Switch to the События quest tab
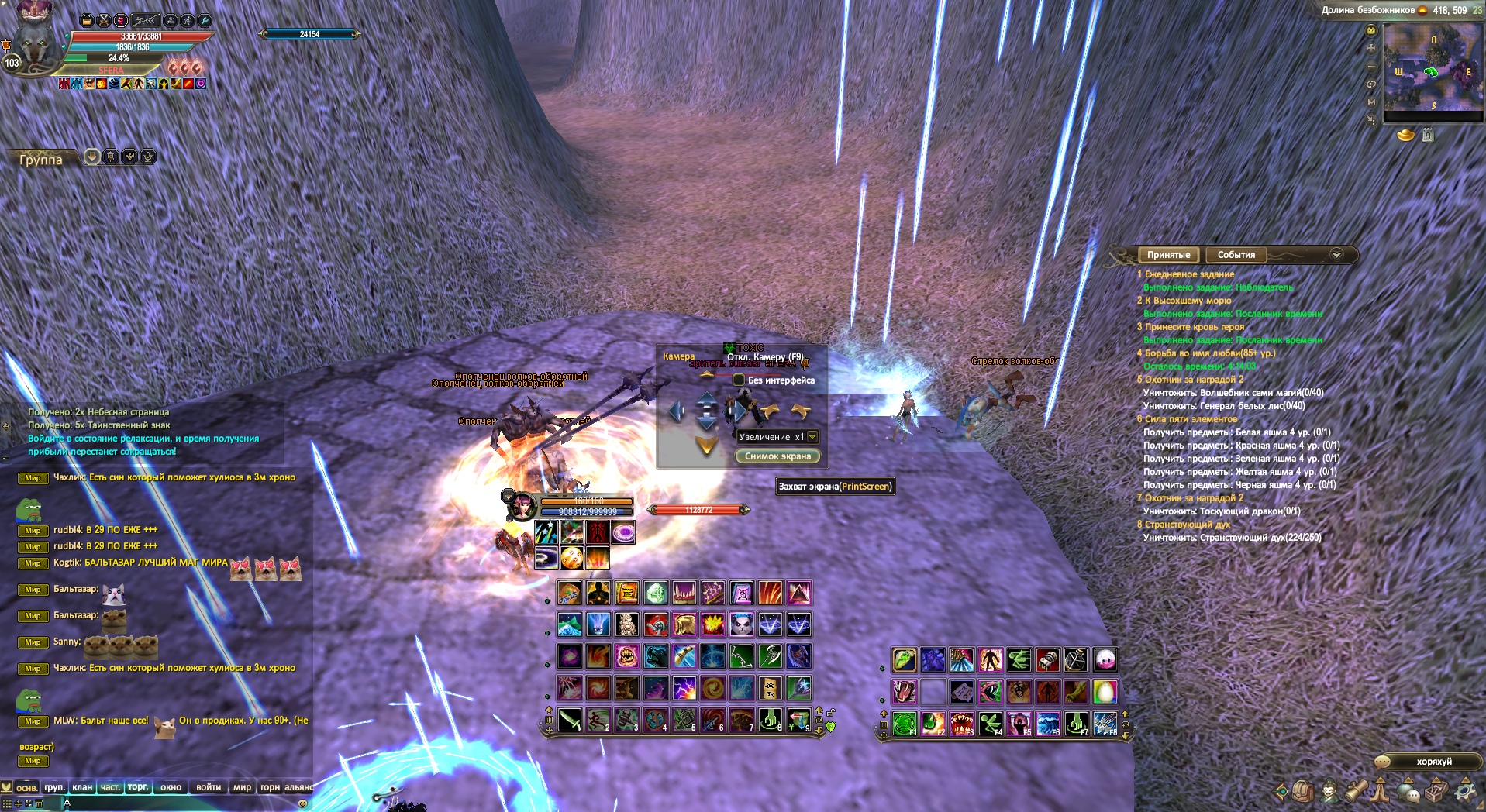Viewport: 1486px width, 812px height. pos(1236,255)
